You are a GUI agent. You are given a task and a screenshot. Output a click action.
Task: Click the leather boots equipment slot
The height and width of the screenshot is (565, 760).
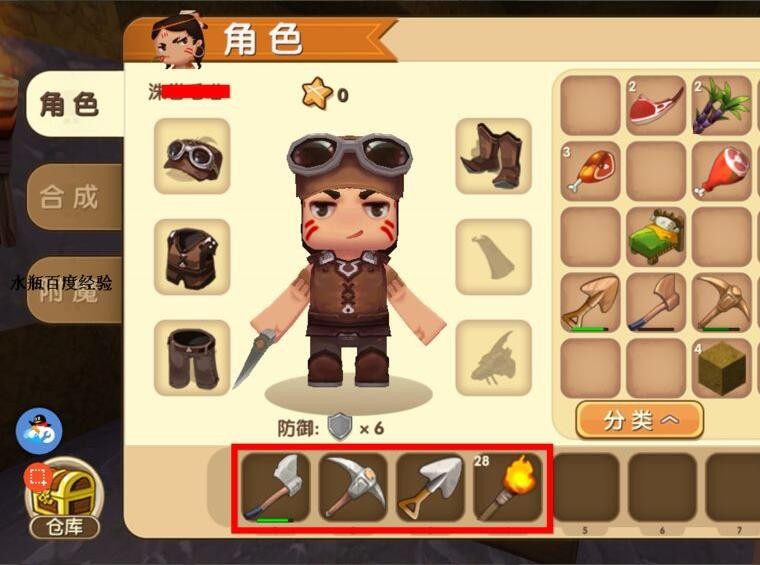(493, 156)
